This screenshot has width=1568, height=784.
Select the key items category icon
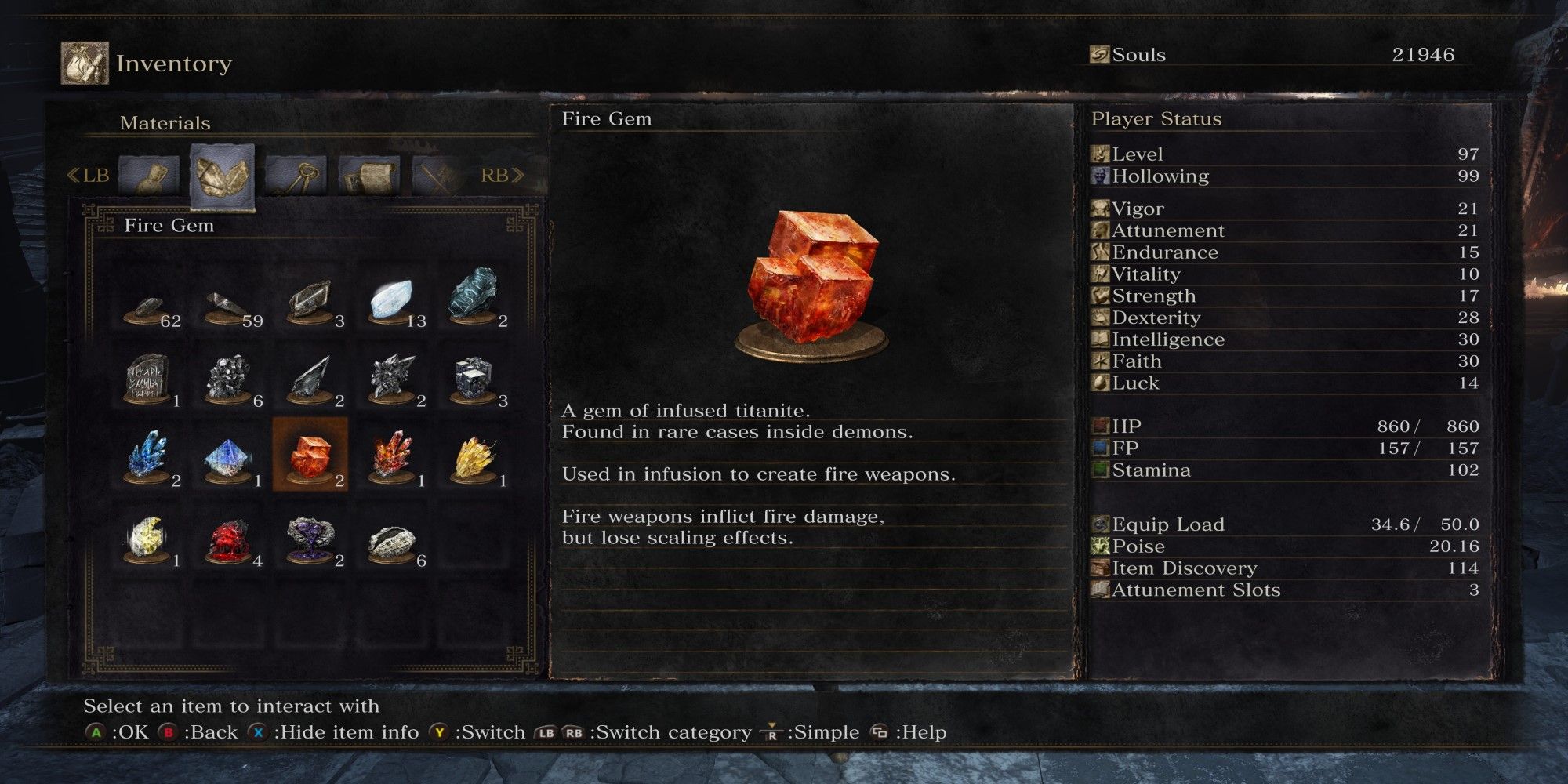[296, 176]
